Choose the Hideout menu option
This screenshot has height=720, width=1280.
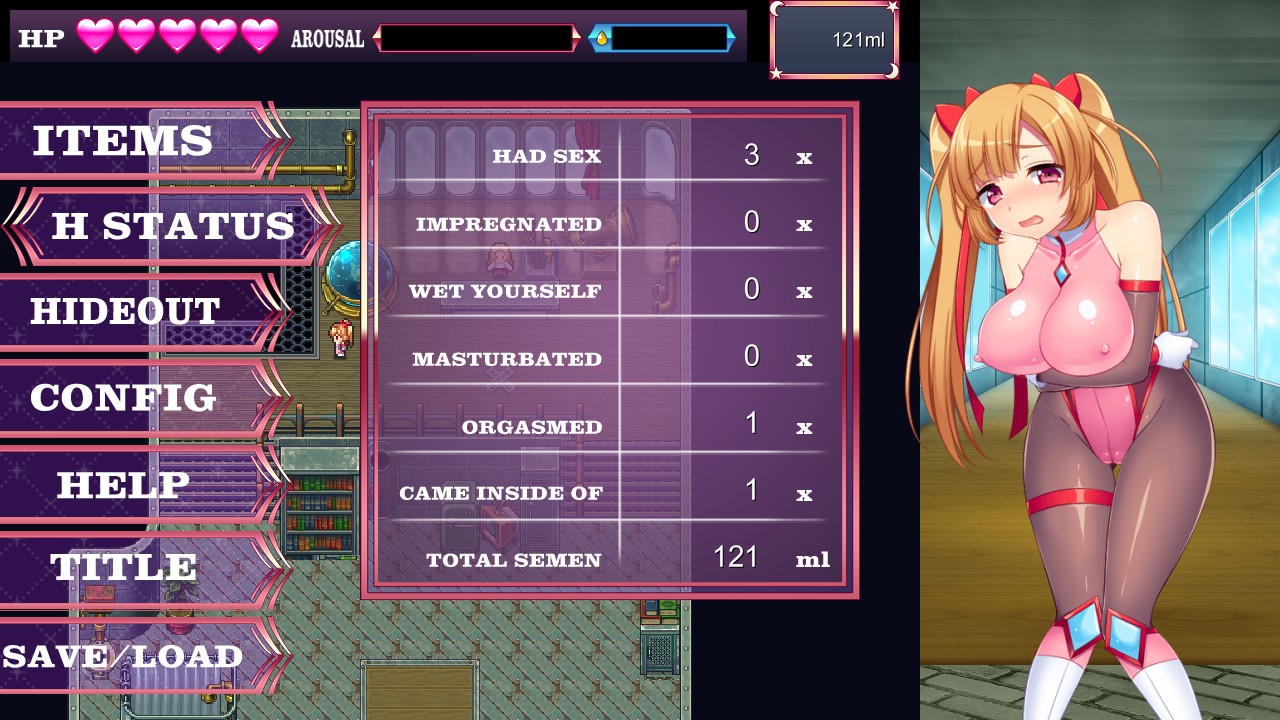[125, 311]
